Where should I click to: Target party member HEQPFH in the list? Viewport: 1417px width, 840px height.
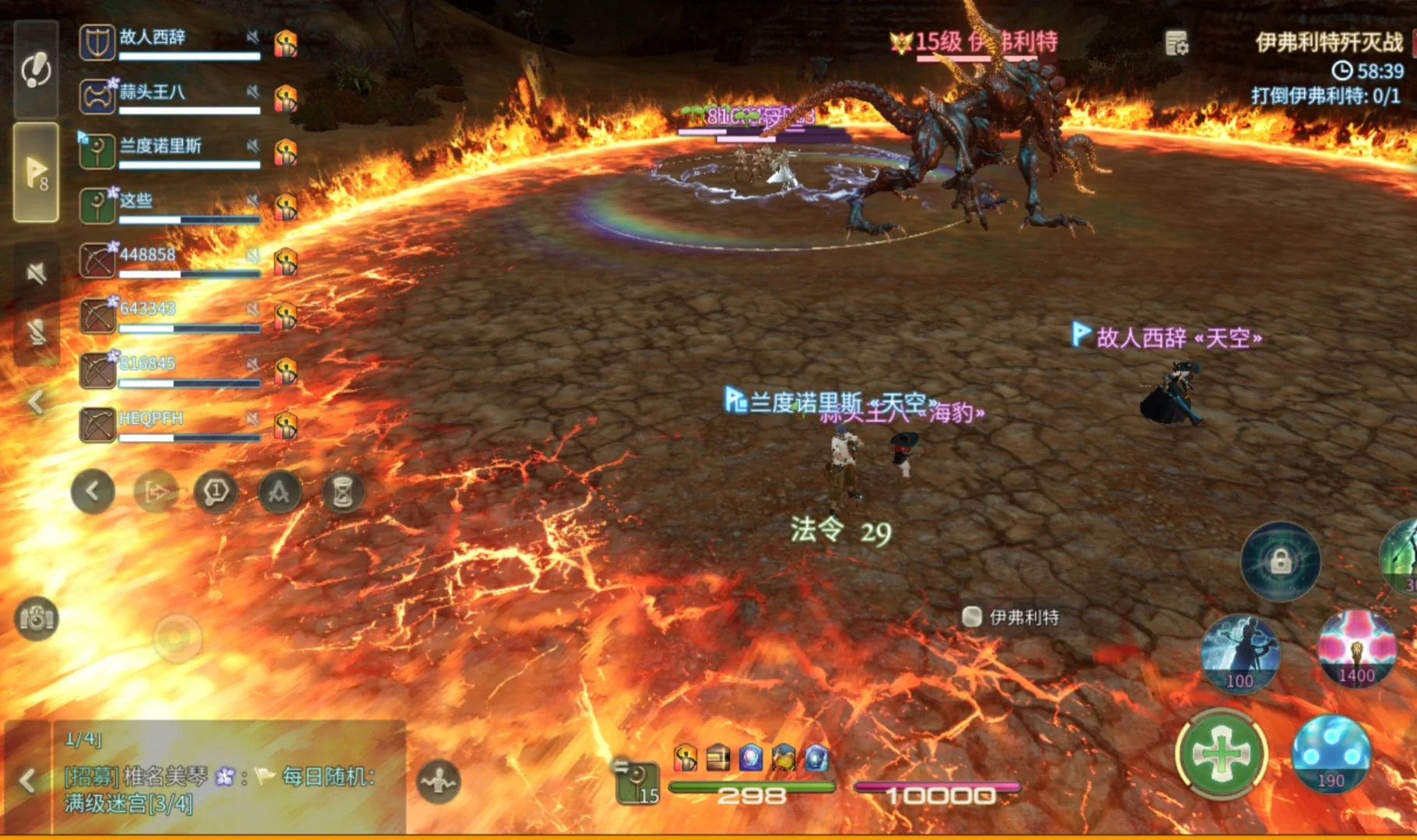pyautogui.click(x=170, y=424)
